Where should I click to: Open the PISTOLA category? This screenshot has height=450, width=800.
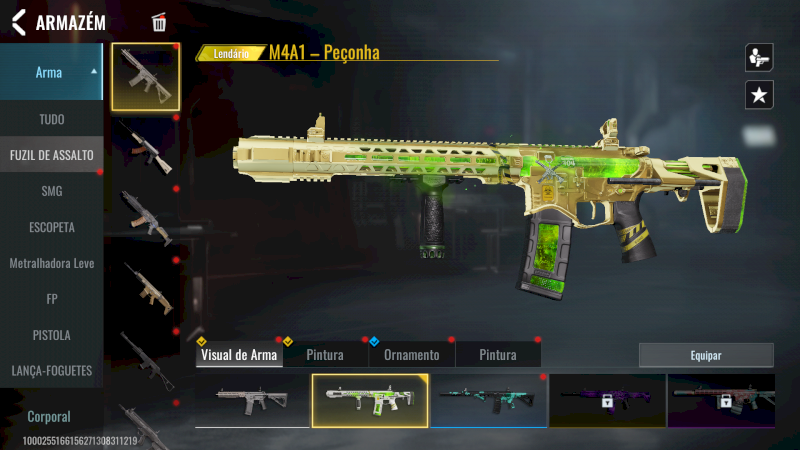[x=51, y=335]
